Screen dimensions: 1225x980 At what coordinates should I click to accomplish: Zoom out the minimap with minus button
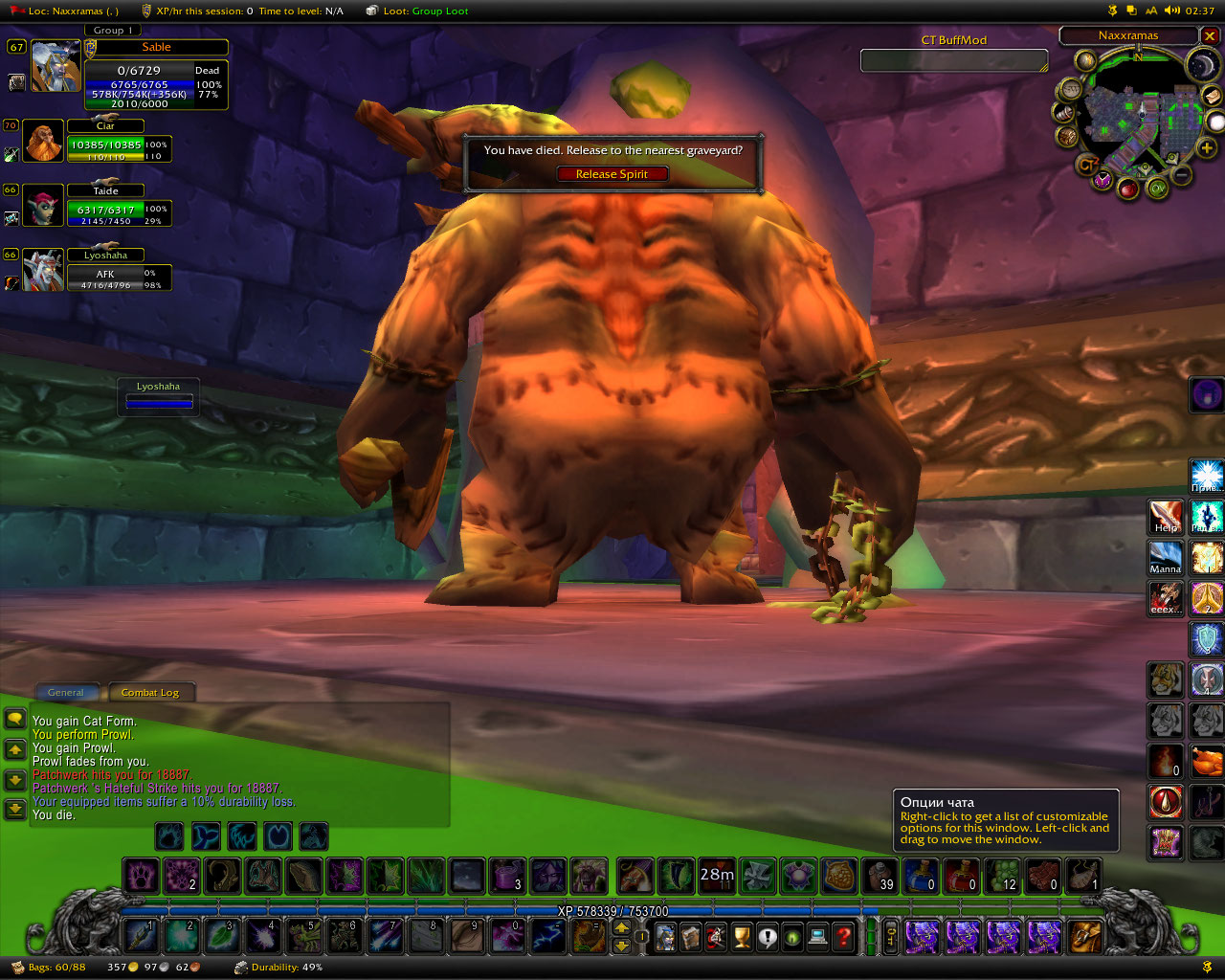coord(1183,175)
